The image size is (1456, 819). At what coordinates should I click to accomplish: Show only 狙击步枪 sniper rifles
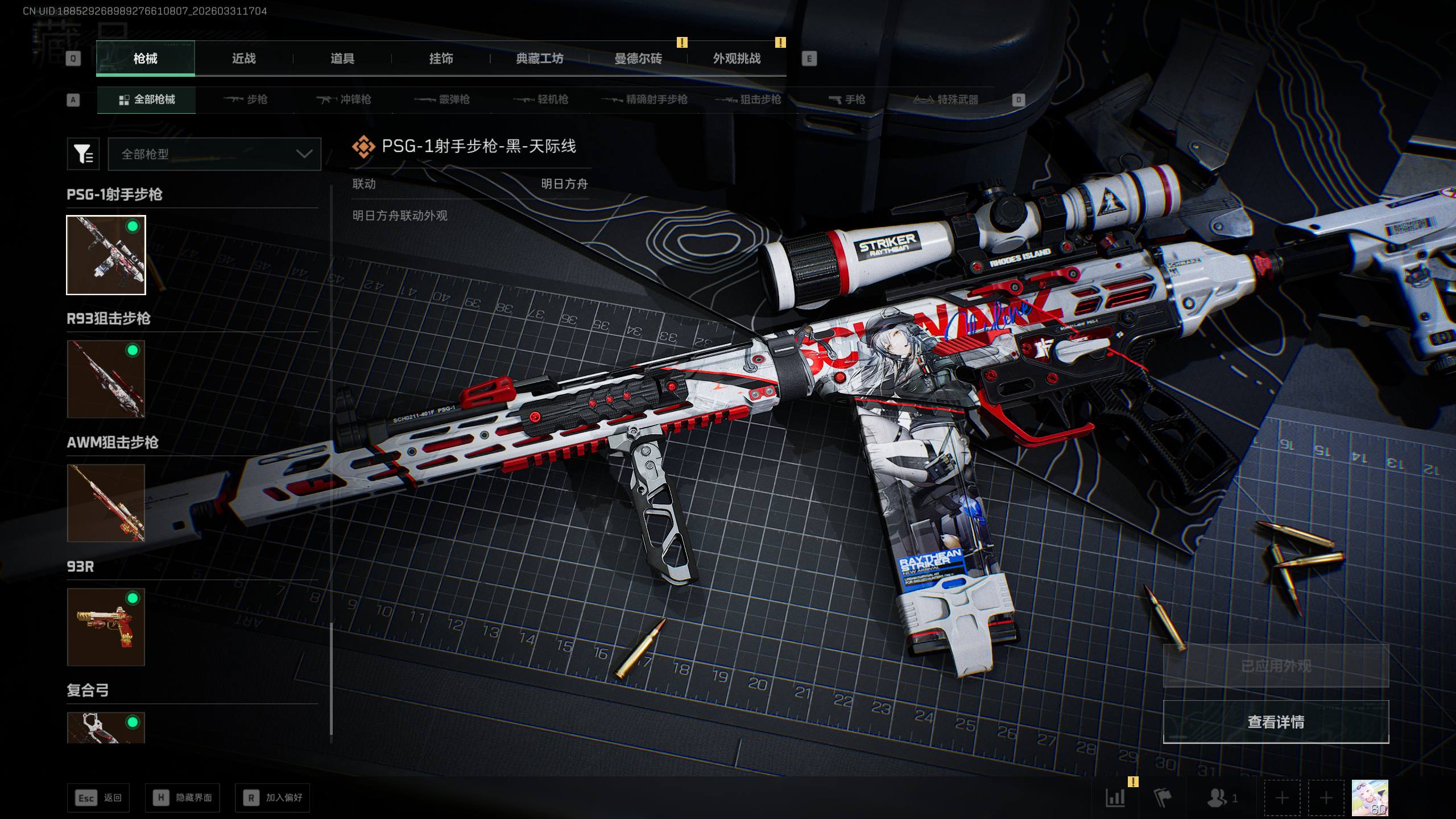click(748, 100)
